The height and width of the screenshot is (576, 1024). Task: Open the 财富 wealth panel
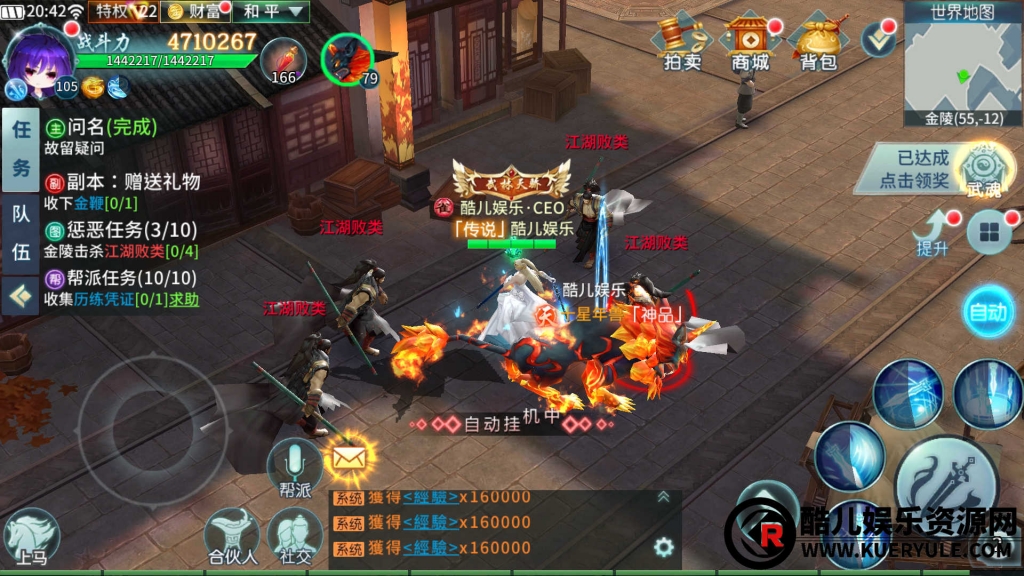[196, 11]
